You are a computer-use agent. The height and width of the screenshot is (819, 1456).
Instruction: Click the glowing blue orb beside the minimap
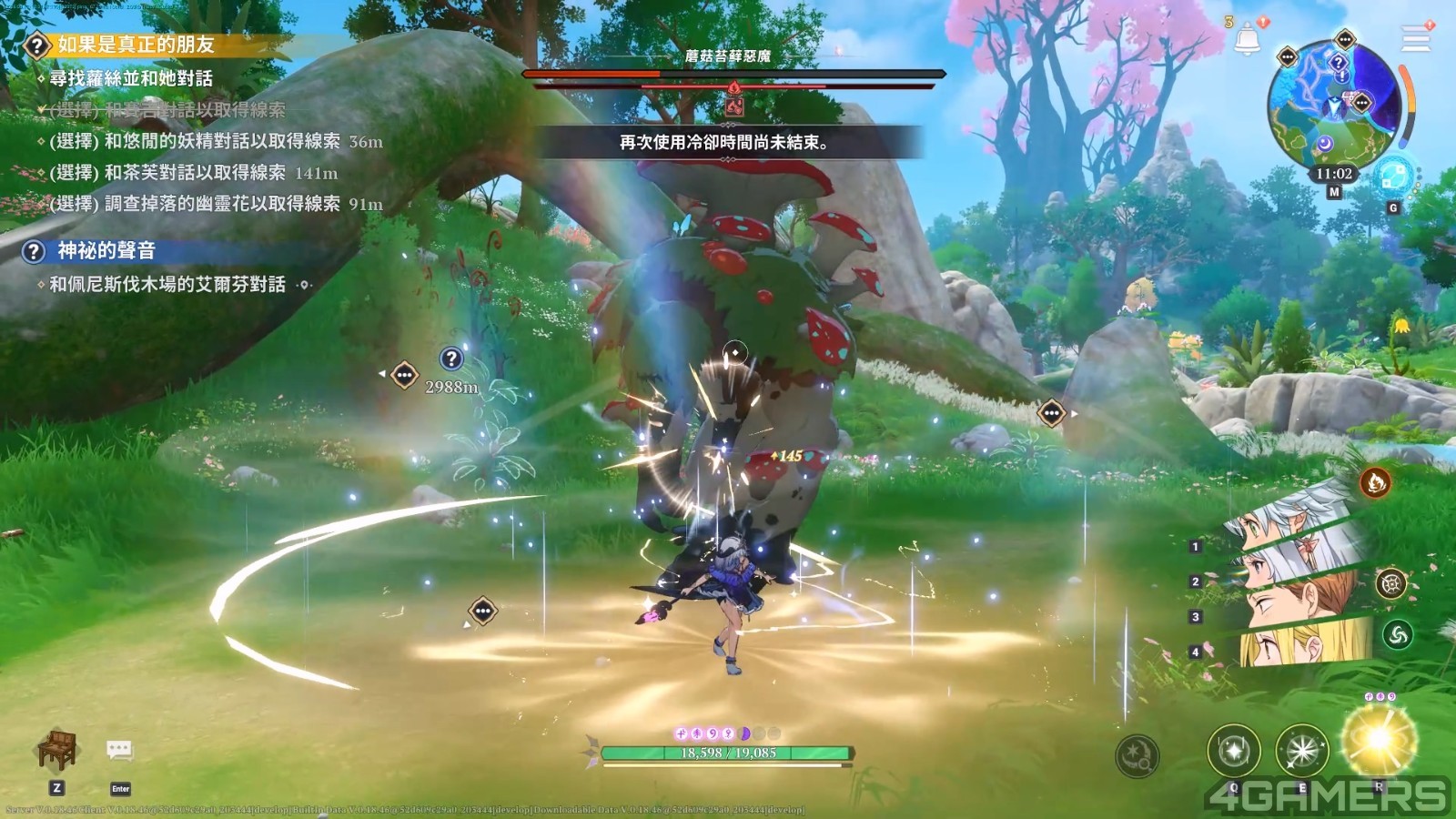point(1392,177)
